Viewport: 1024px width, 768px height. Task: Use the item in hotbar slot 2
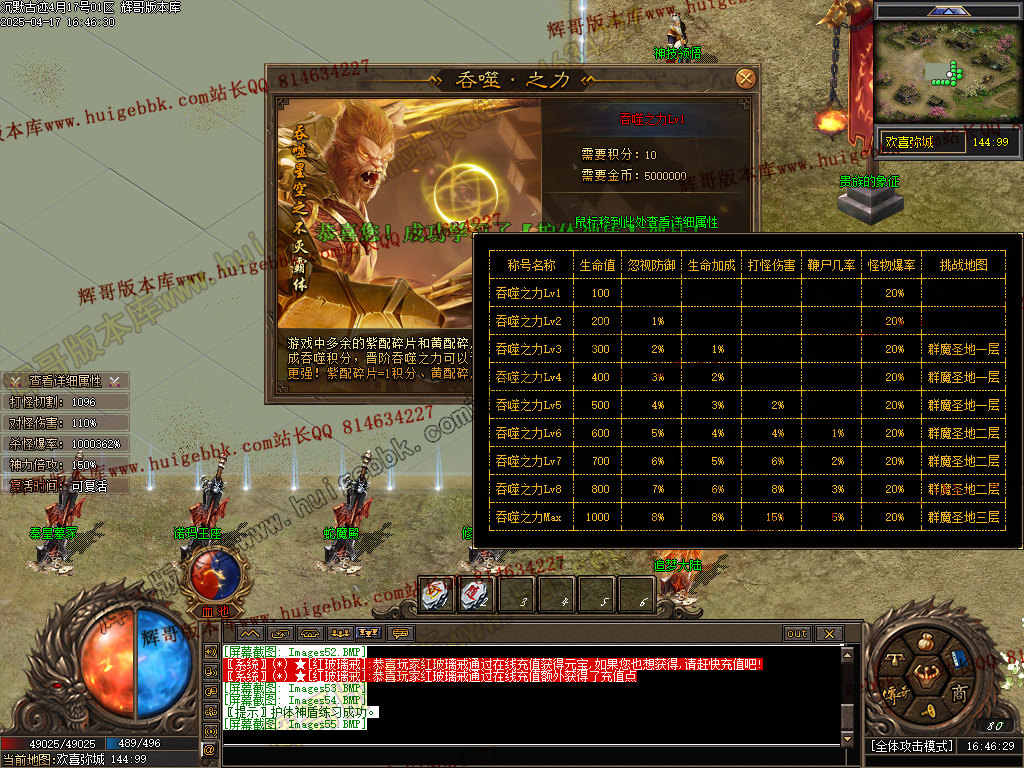pos(475,595)
